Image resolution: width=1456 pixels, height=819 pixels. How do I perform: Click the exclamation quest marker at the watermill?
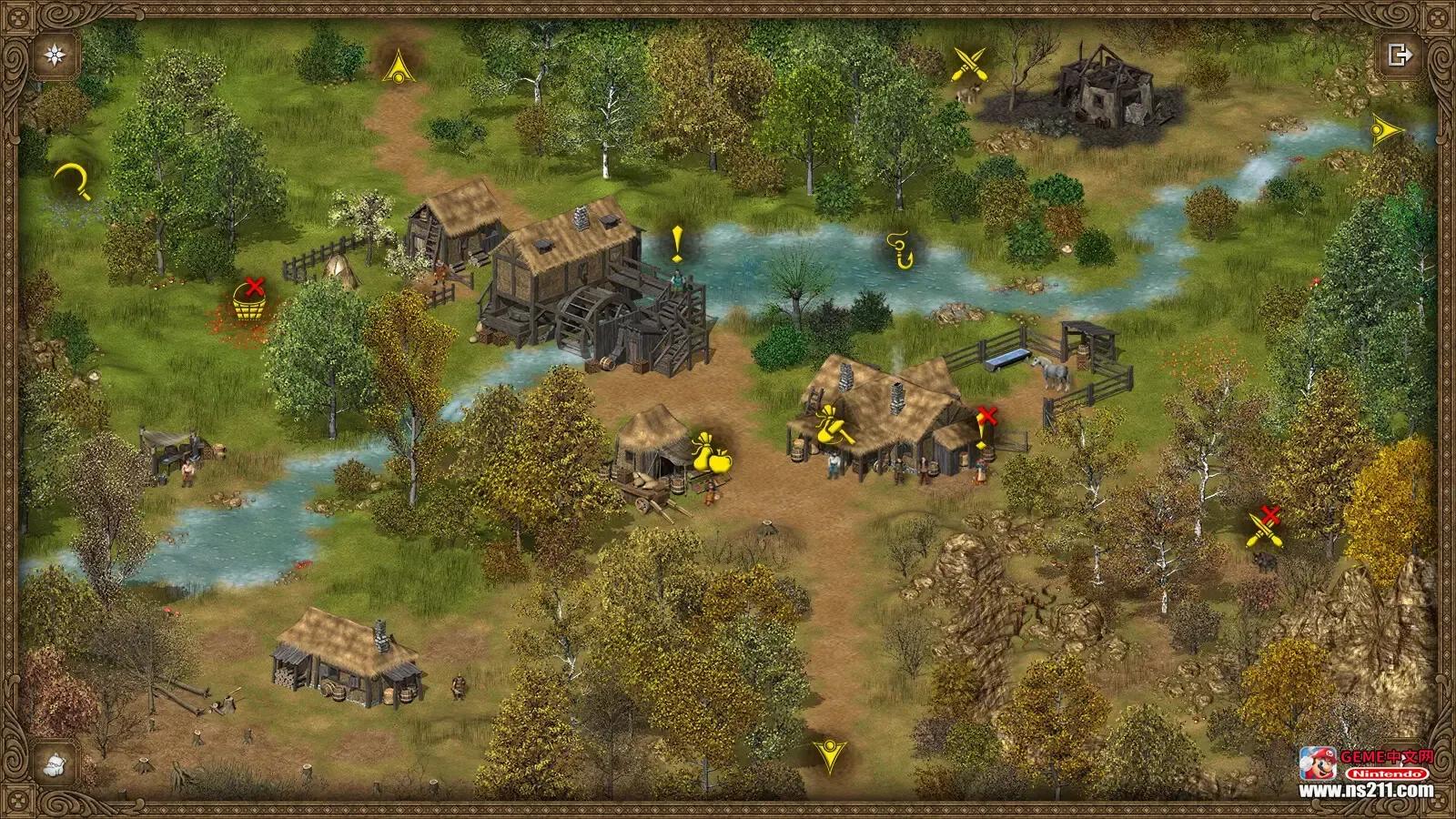tap(676, 244)
